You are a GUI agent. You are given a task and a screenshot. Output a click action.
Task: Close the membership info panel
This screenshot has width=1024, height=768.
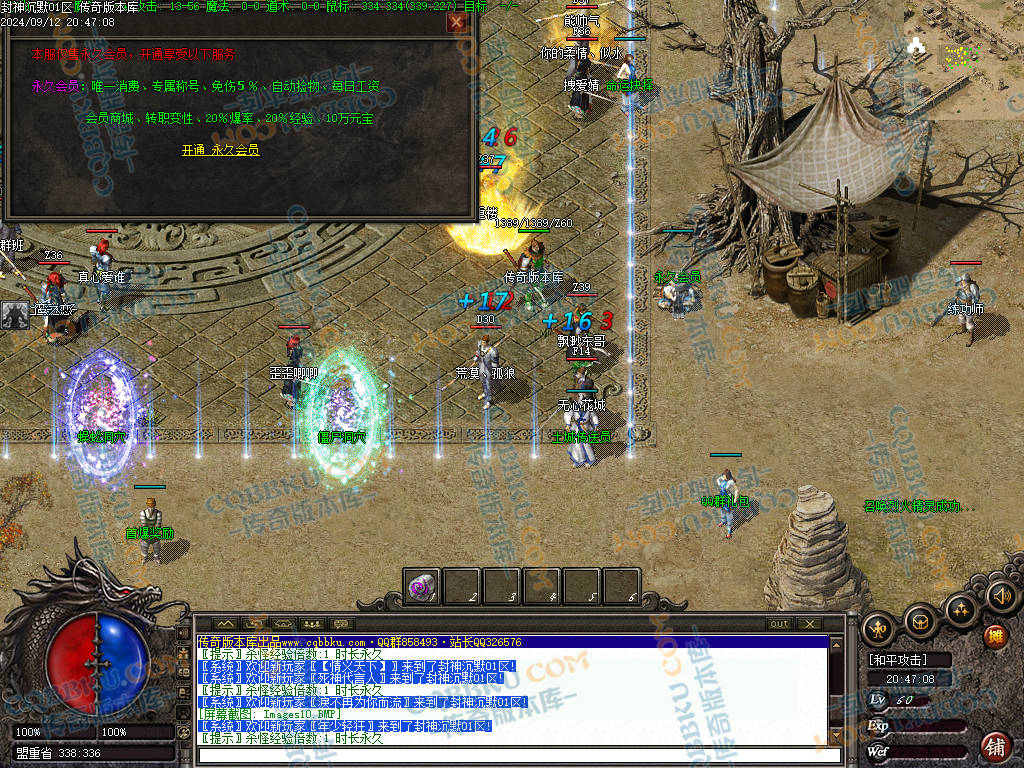click(457, 22)
